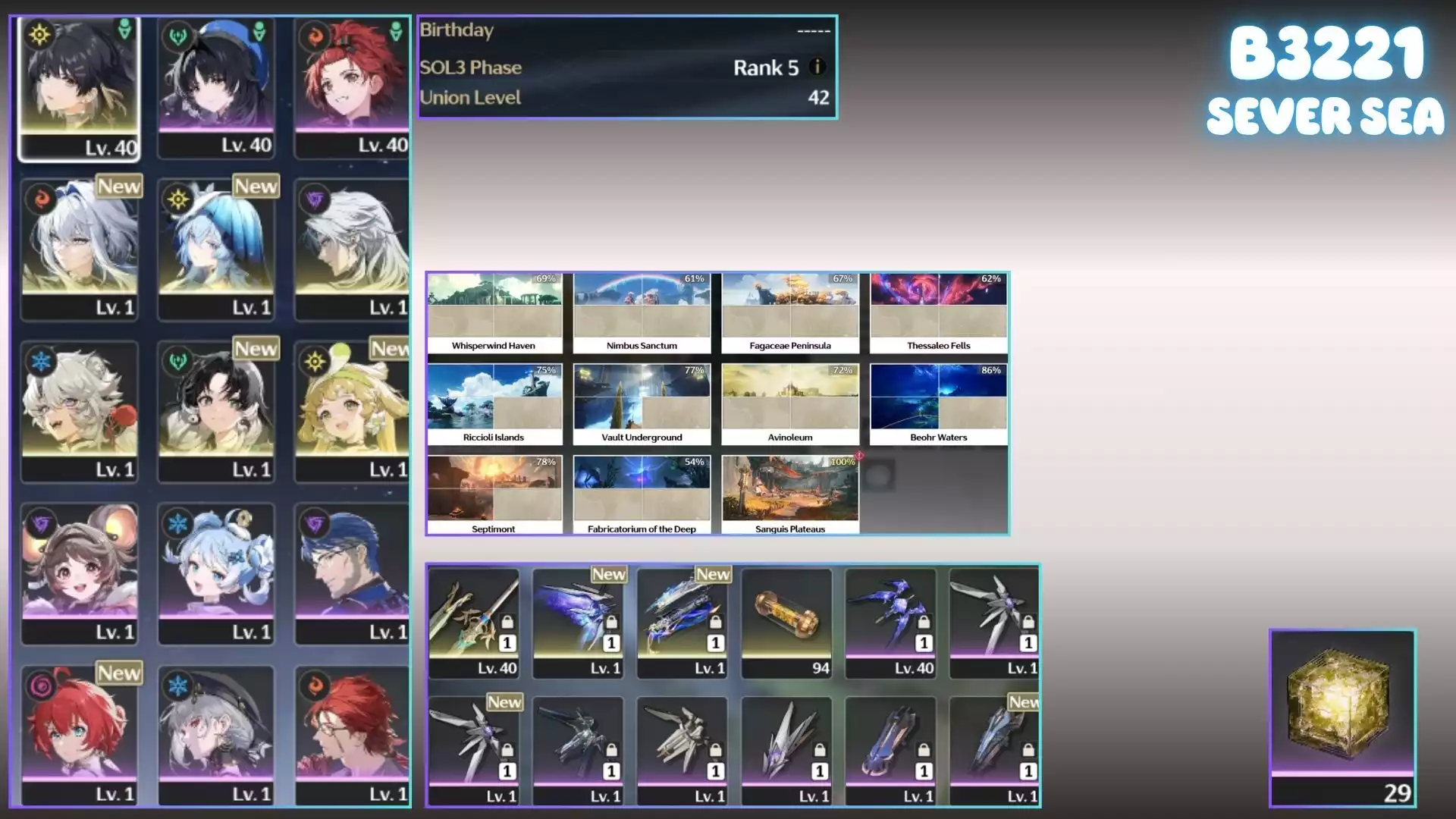Select the Whisperwind Haven region tile
This screenshot has height=819, width=1456.
coord(494,312)
